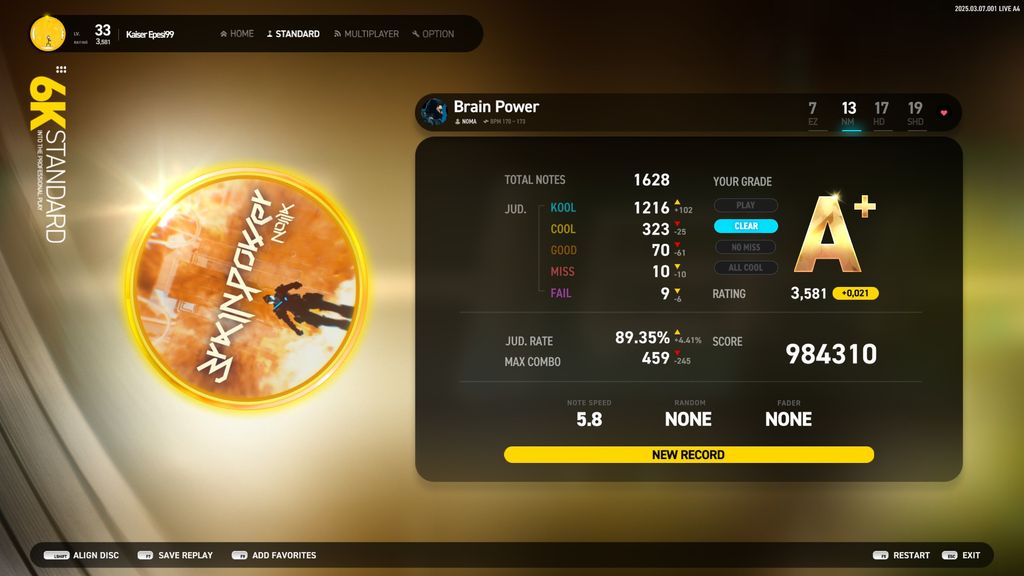Image resolution: width=1024 pixels, height=576 pixels.
Task: Open the OPTION menu
Action: pyautogui.click(x=433, y=34)
